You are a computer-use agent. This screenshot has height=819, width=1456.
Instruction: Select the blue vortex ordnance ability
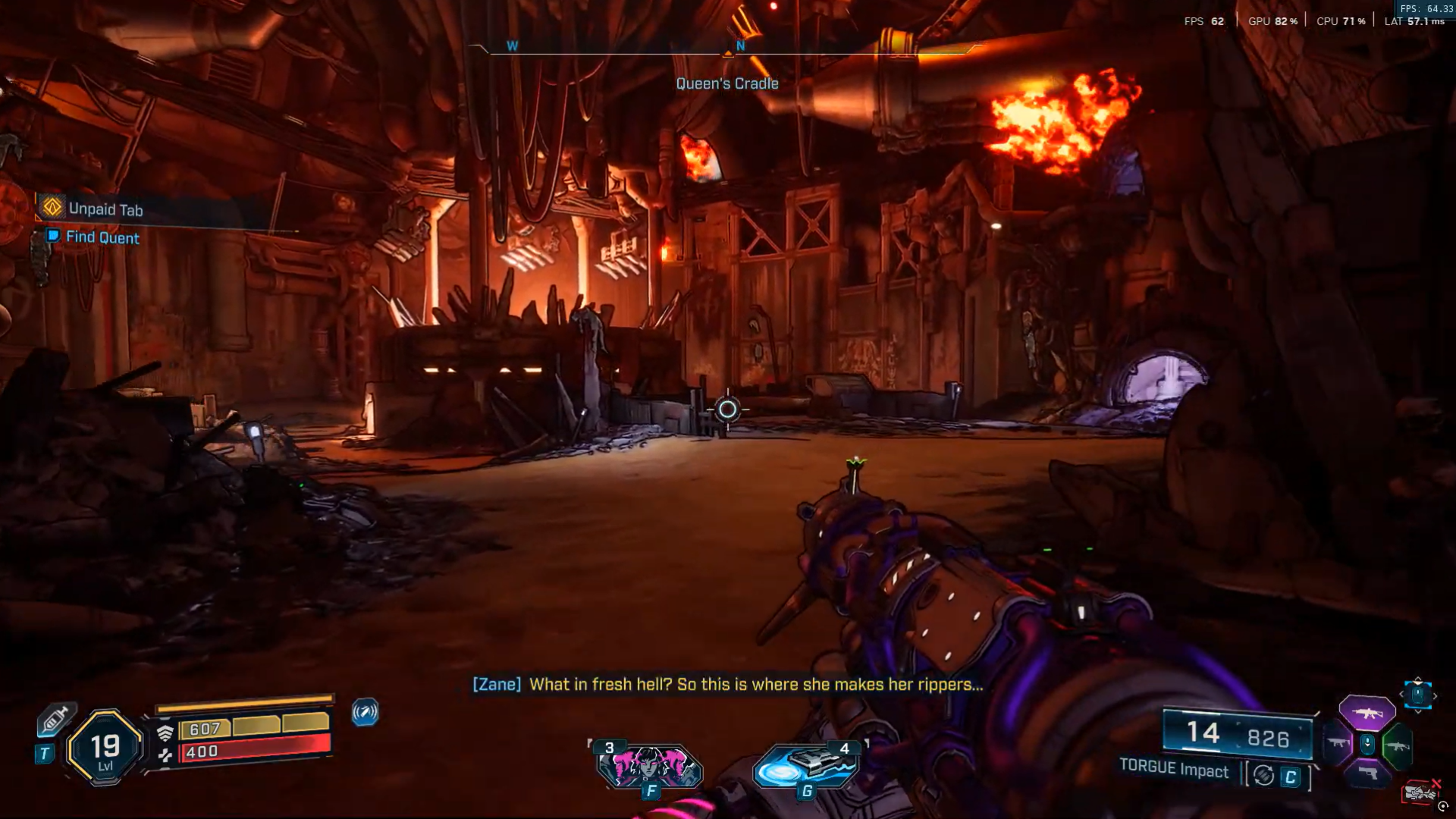pyautogui.click(x=806, y=767)
